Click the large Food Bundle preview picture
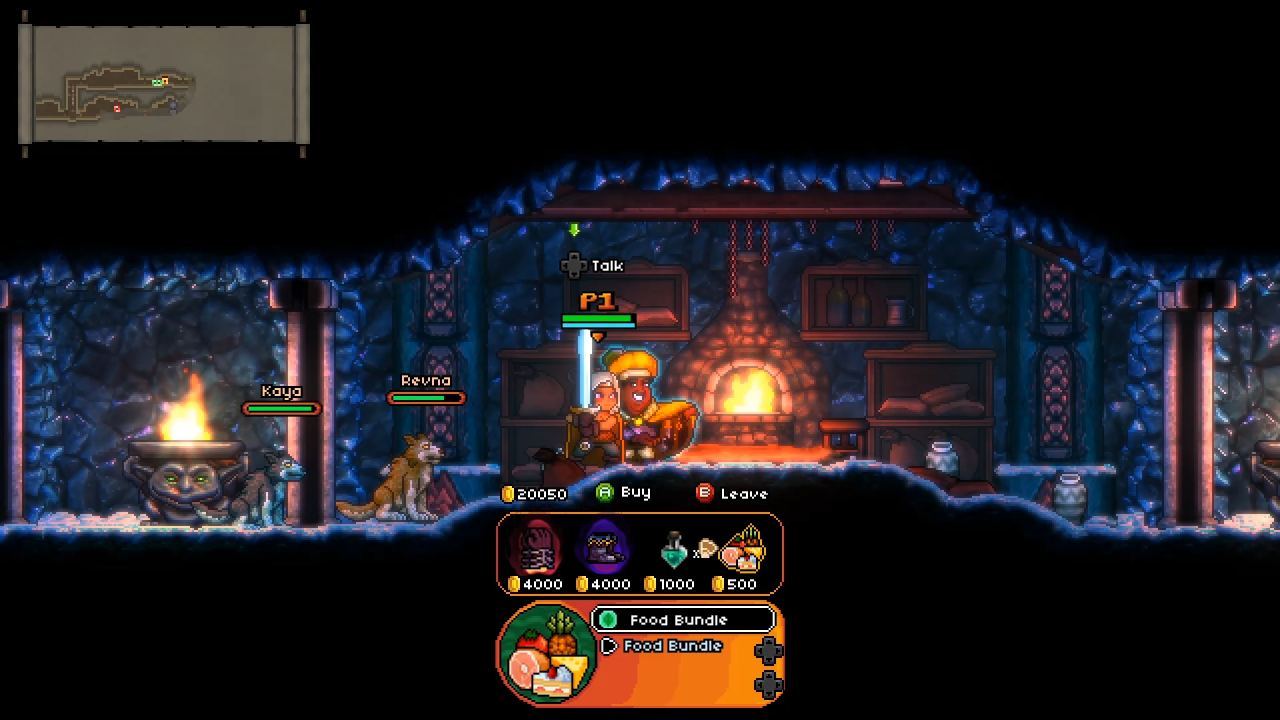The image size is (1280, 720). point(546,653)
